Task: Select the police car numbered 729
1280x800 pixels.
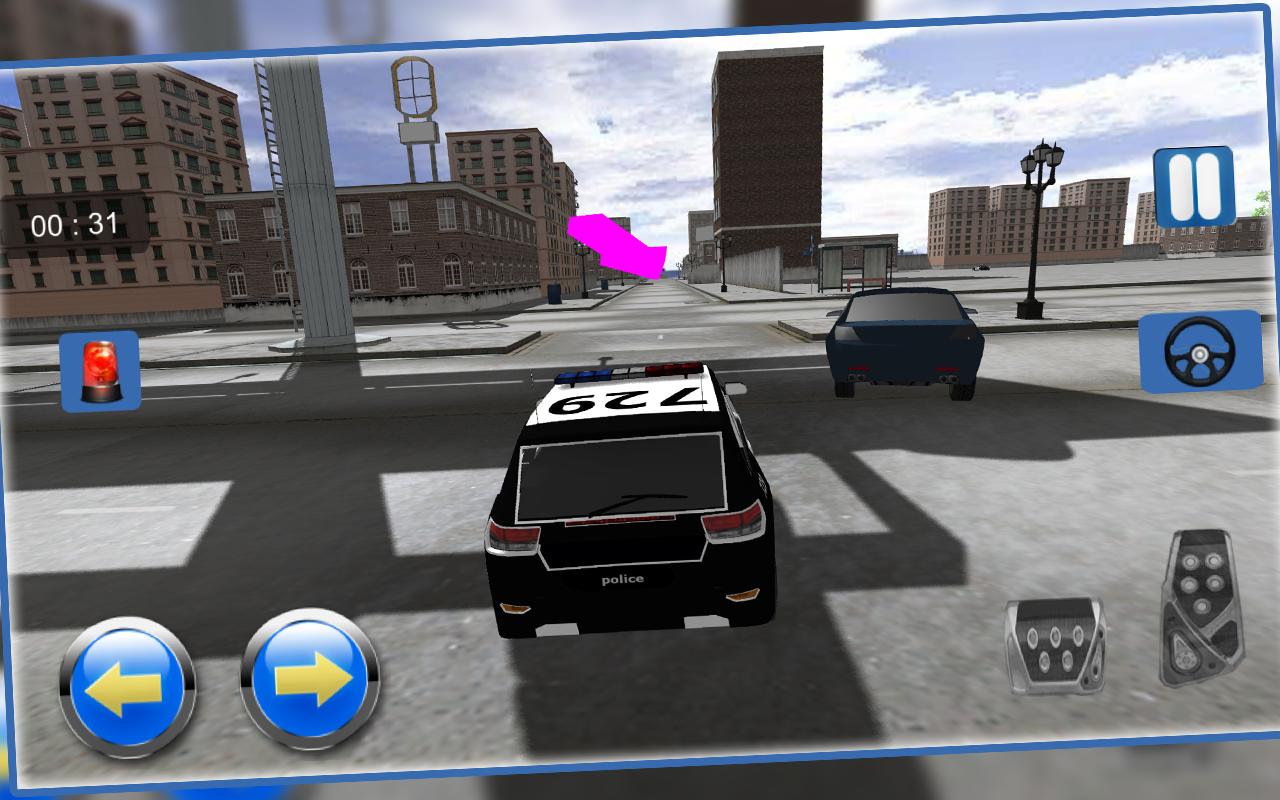Action: click(630, 500)
